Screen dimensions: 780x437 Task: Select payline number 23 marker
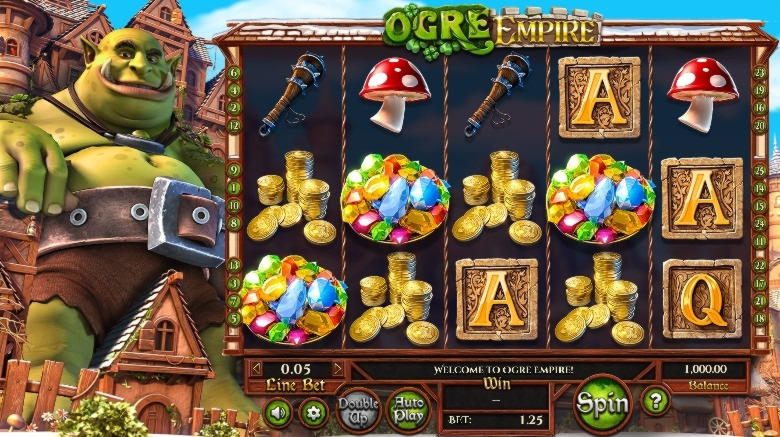[761, 73]
